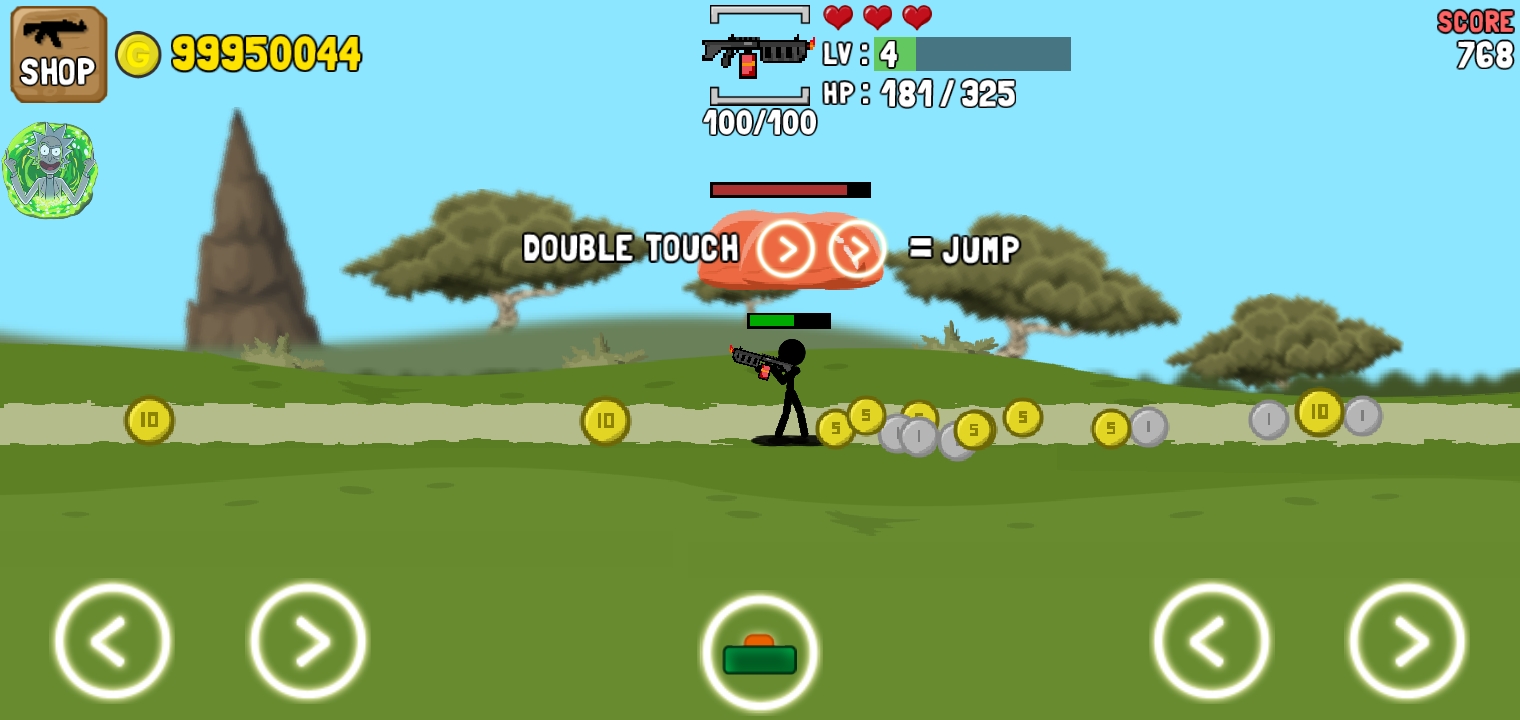Tap the 100/100 ammo counter
1520x720 pixels.
(x=760, y=123)
